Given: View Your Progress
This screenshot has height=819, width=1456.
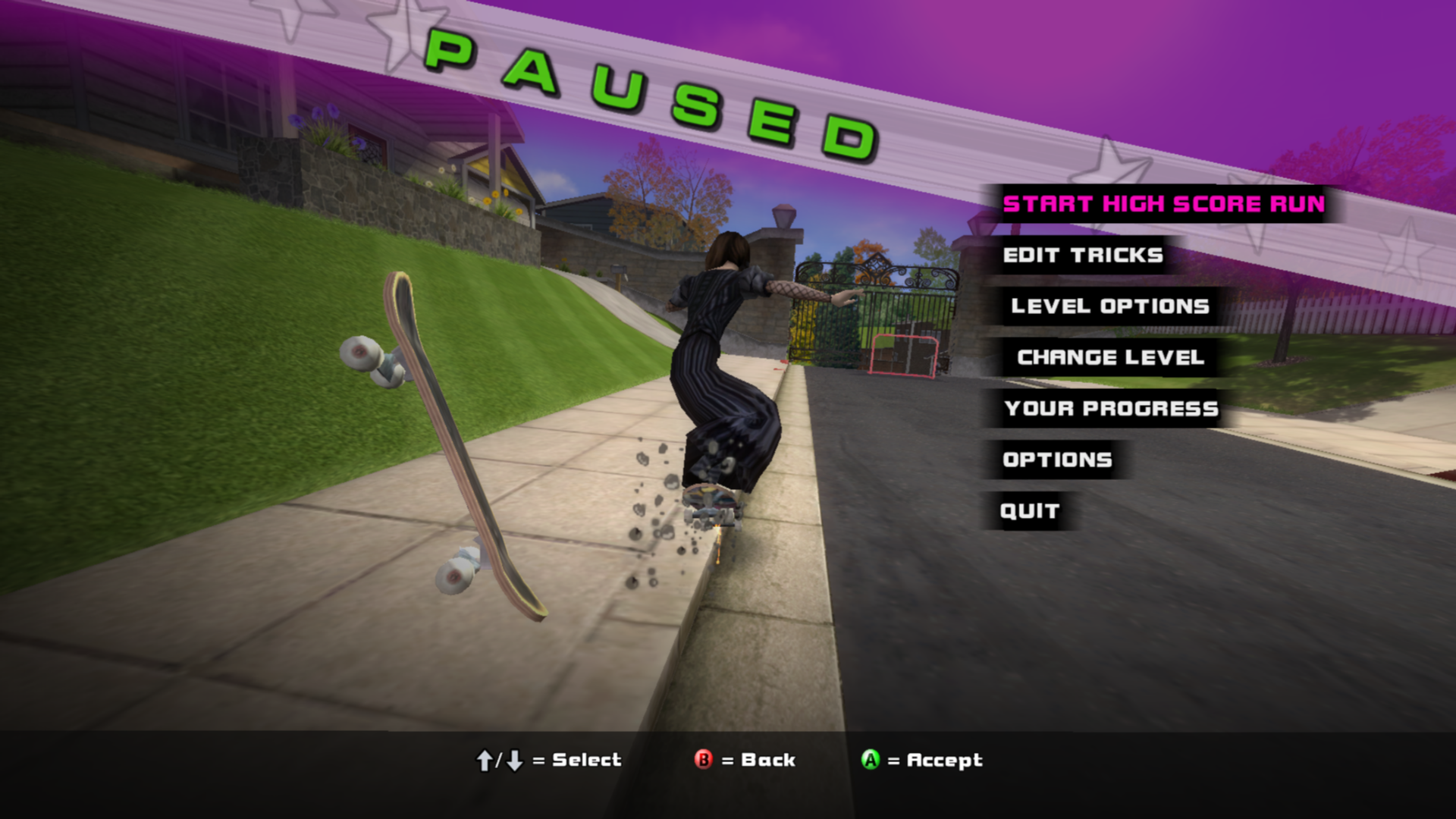Looking at the screenshot, I should click(1111, 409).
